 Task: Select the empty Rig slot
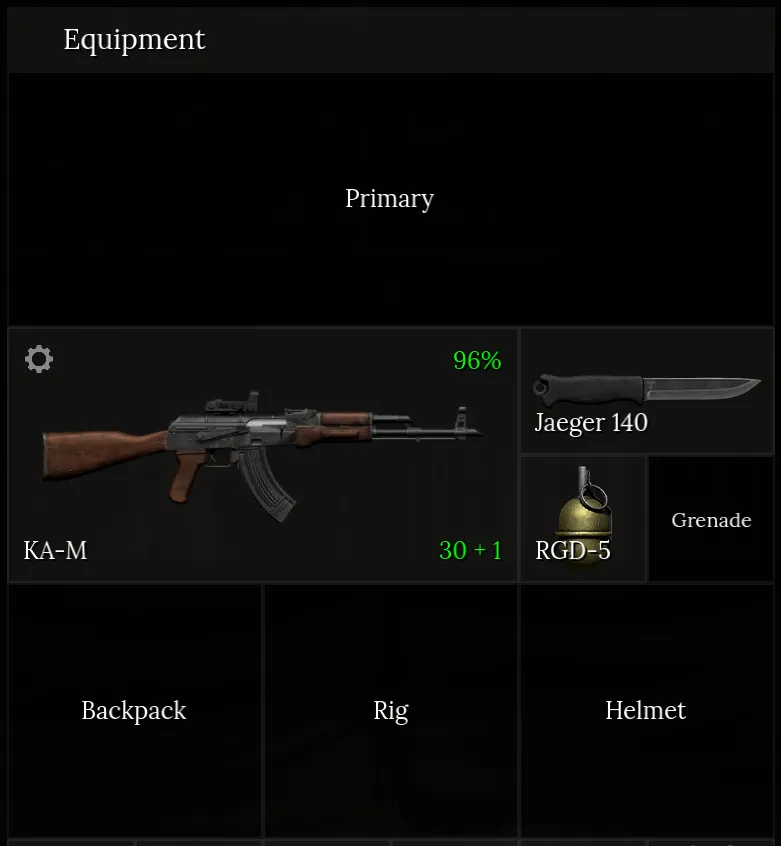(391, 711)
